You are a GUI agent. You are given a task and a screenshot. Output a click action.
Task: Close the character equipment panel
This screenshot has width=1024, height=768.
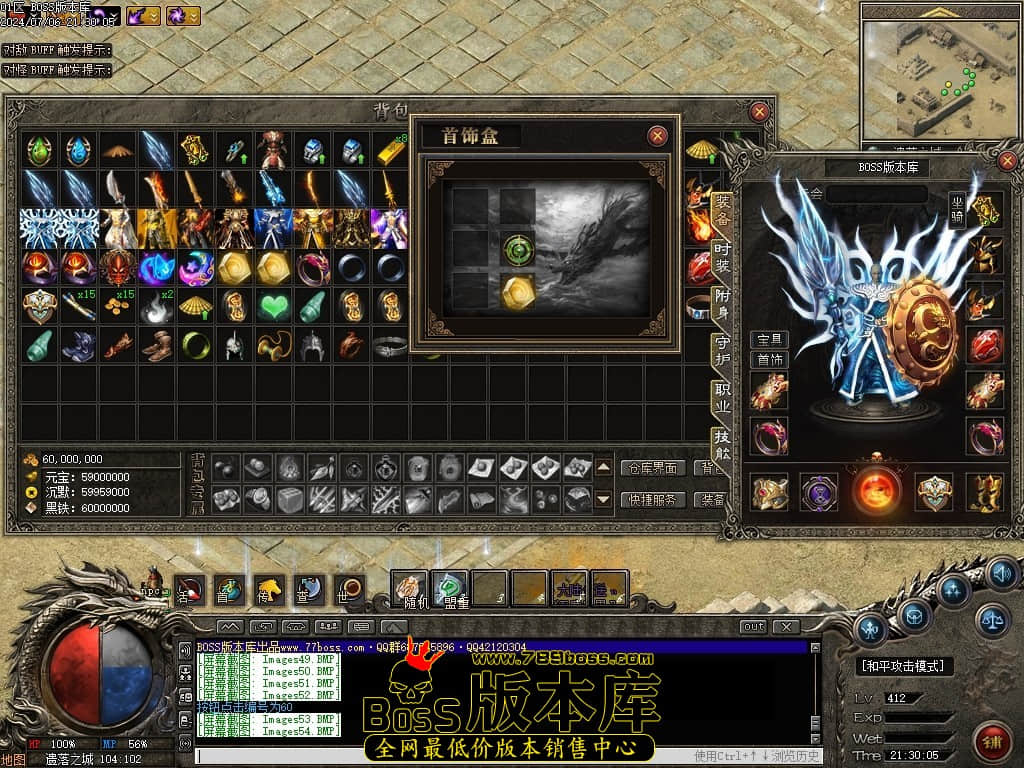[1007, 161]
